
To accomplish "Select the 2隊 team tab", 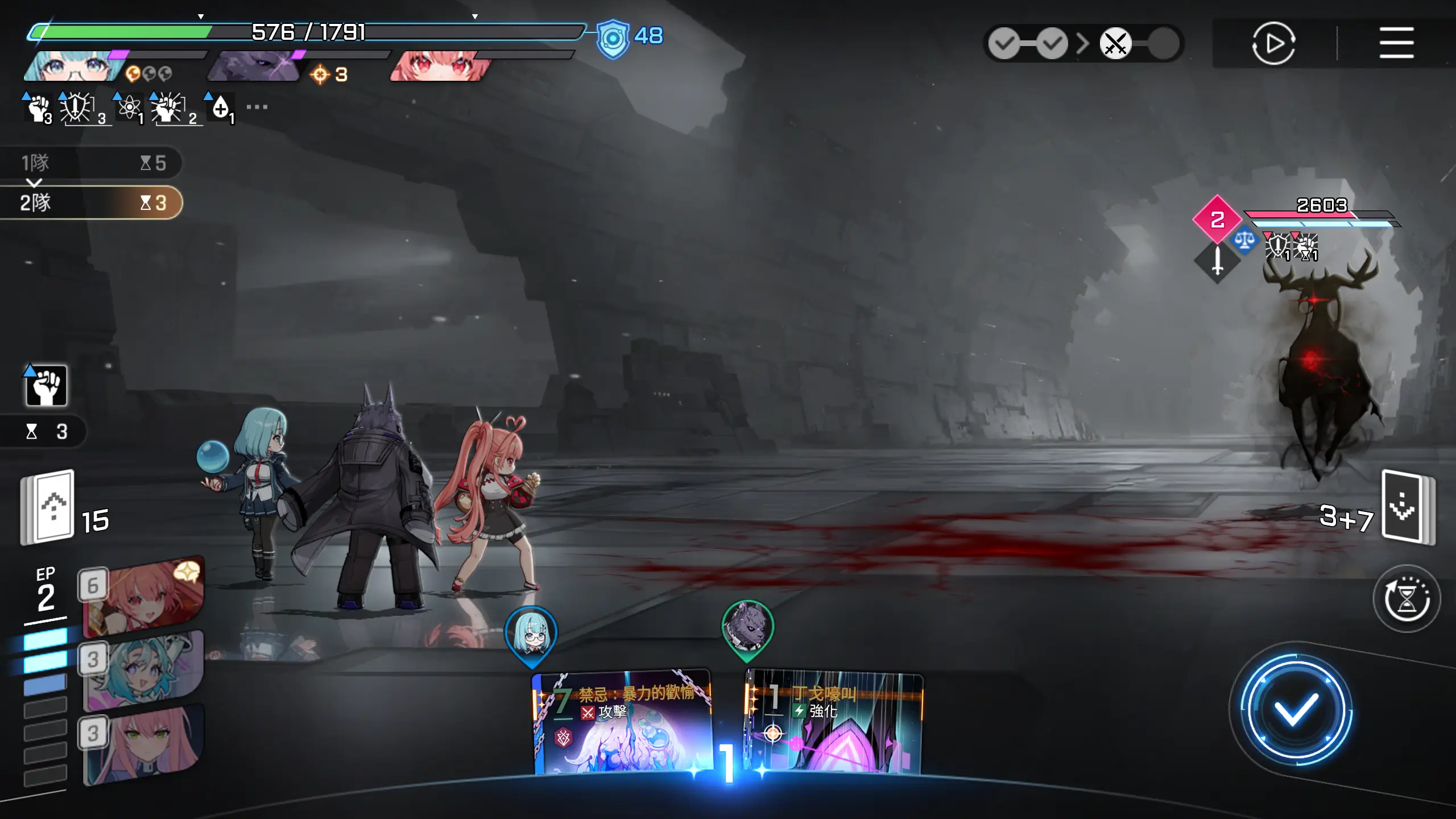I will 91,202.
